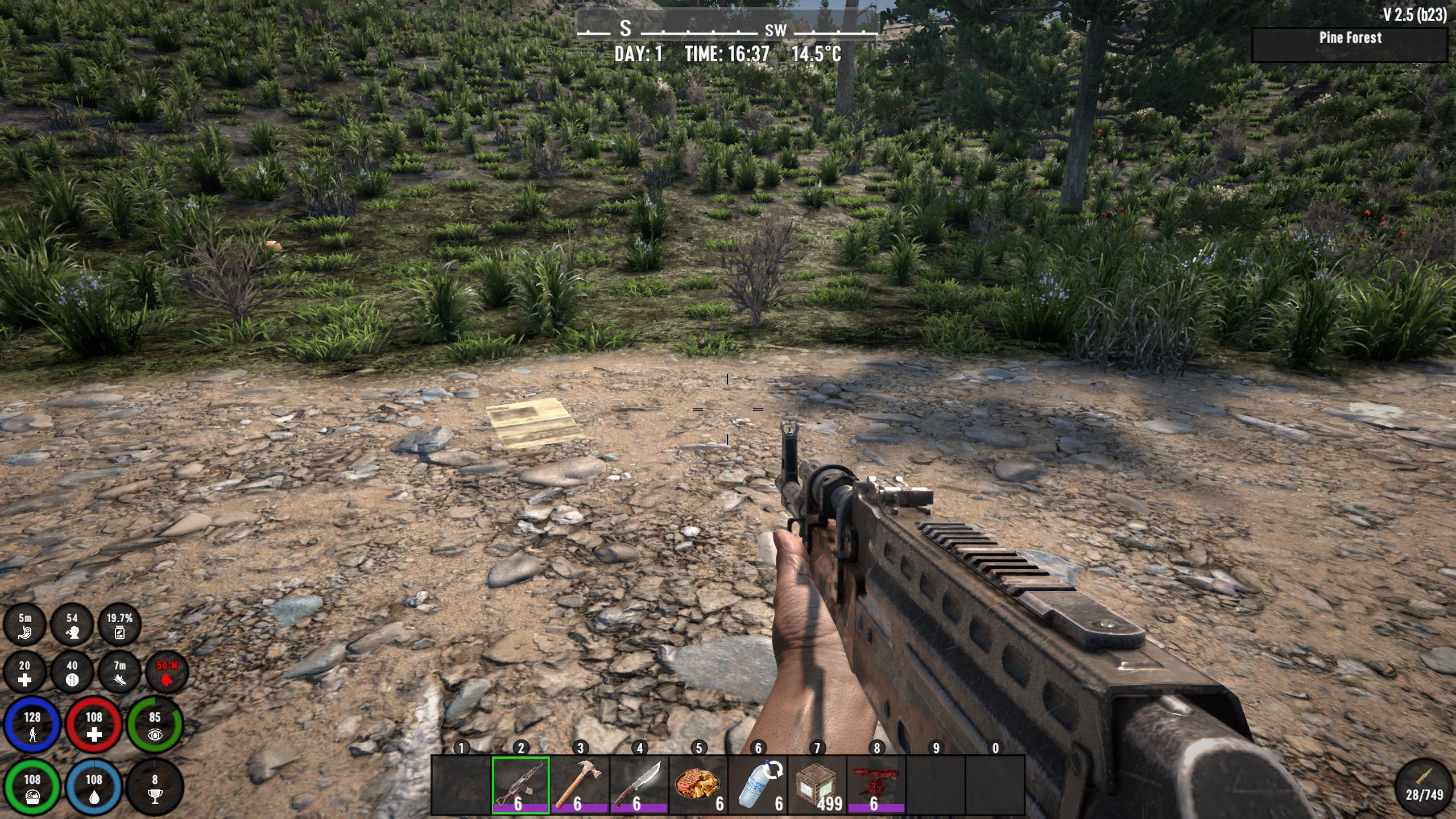
Task: Select the red item in hotbar slot 8
Action: (x=876, y=785)
